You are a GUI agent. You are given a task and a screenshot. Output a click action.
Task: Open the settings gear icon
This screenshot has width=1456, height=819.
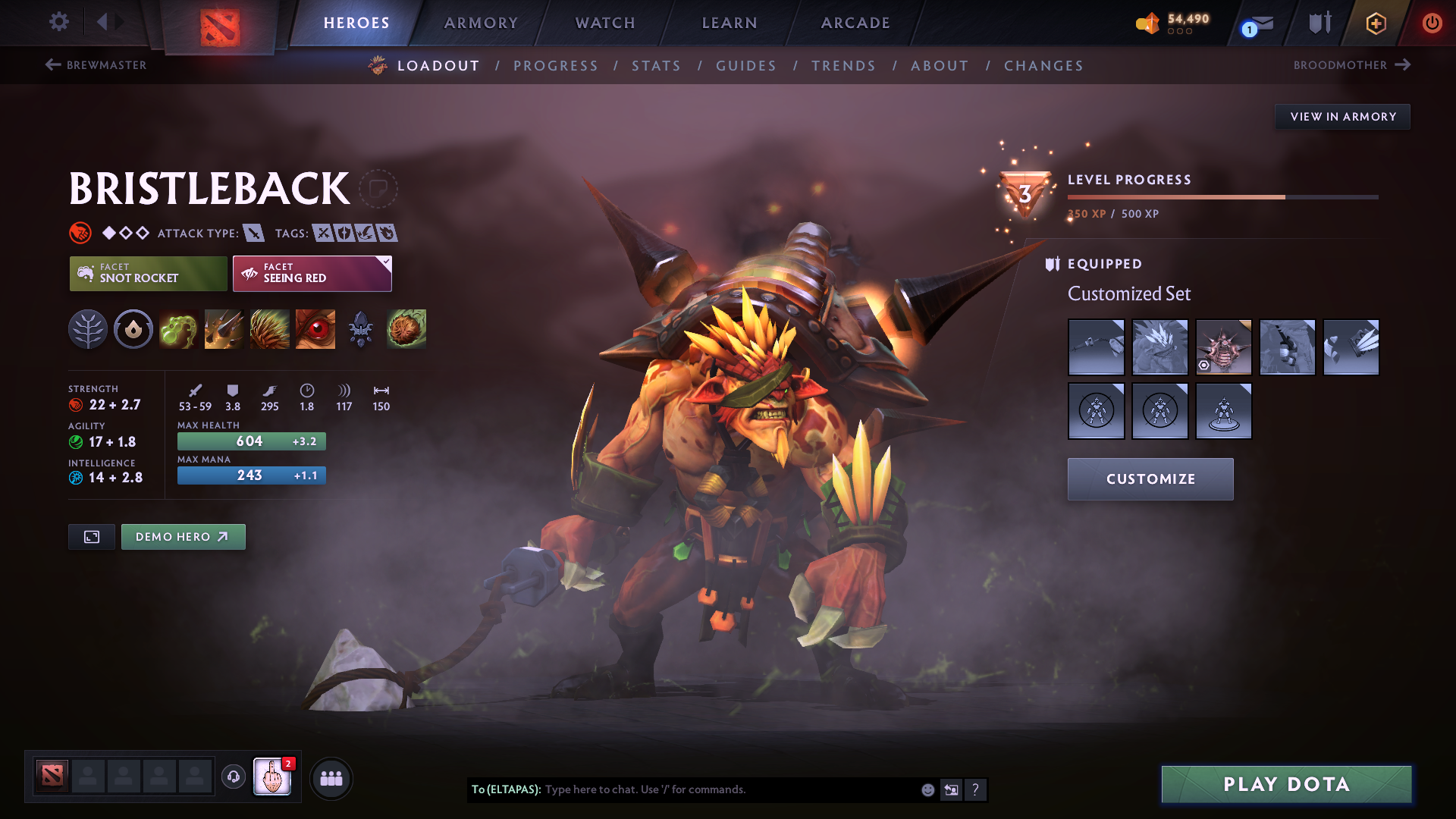point(59,23)
